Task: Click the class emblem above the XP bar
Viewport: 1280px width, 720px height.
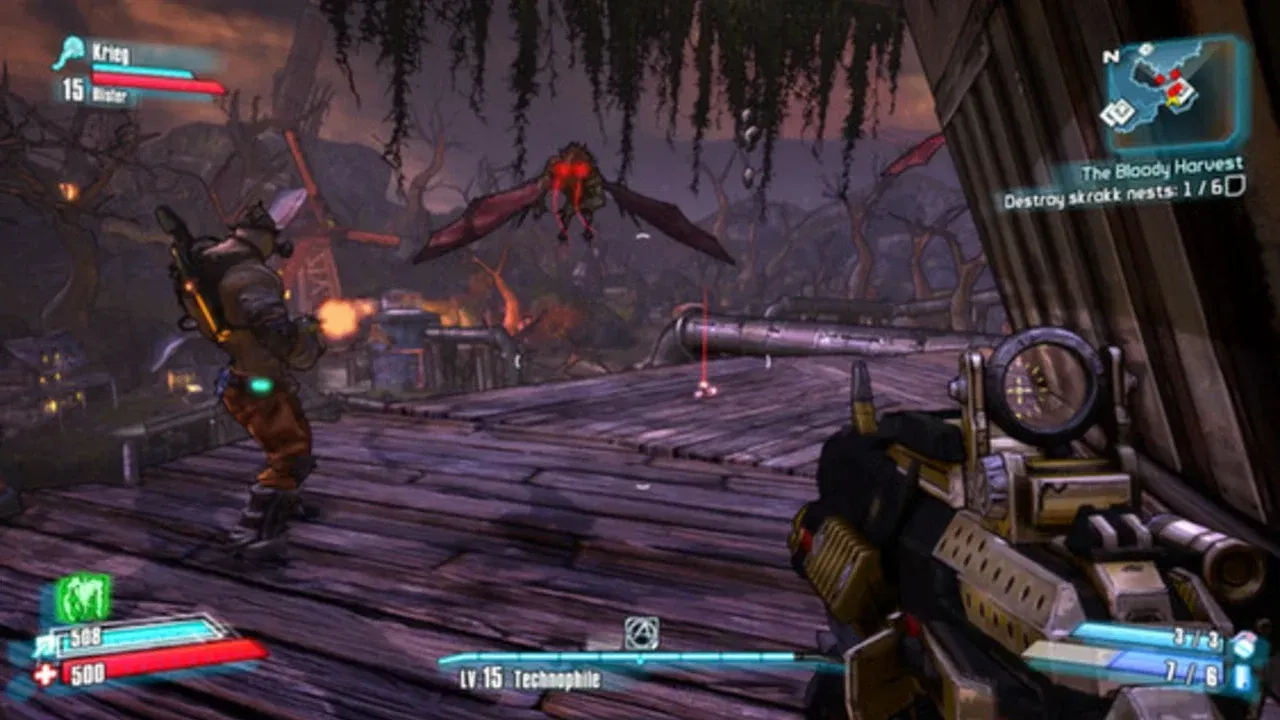Action: pyautogui.click(x=641, y=633)
